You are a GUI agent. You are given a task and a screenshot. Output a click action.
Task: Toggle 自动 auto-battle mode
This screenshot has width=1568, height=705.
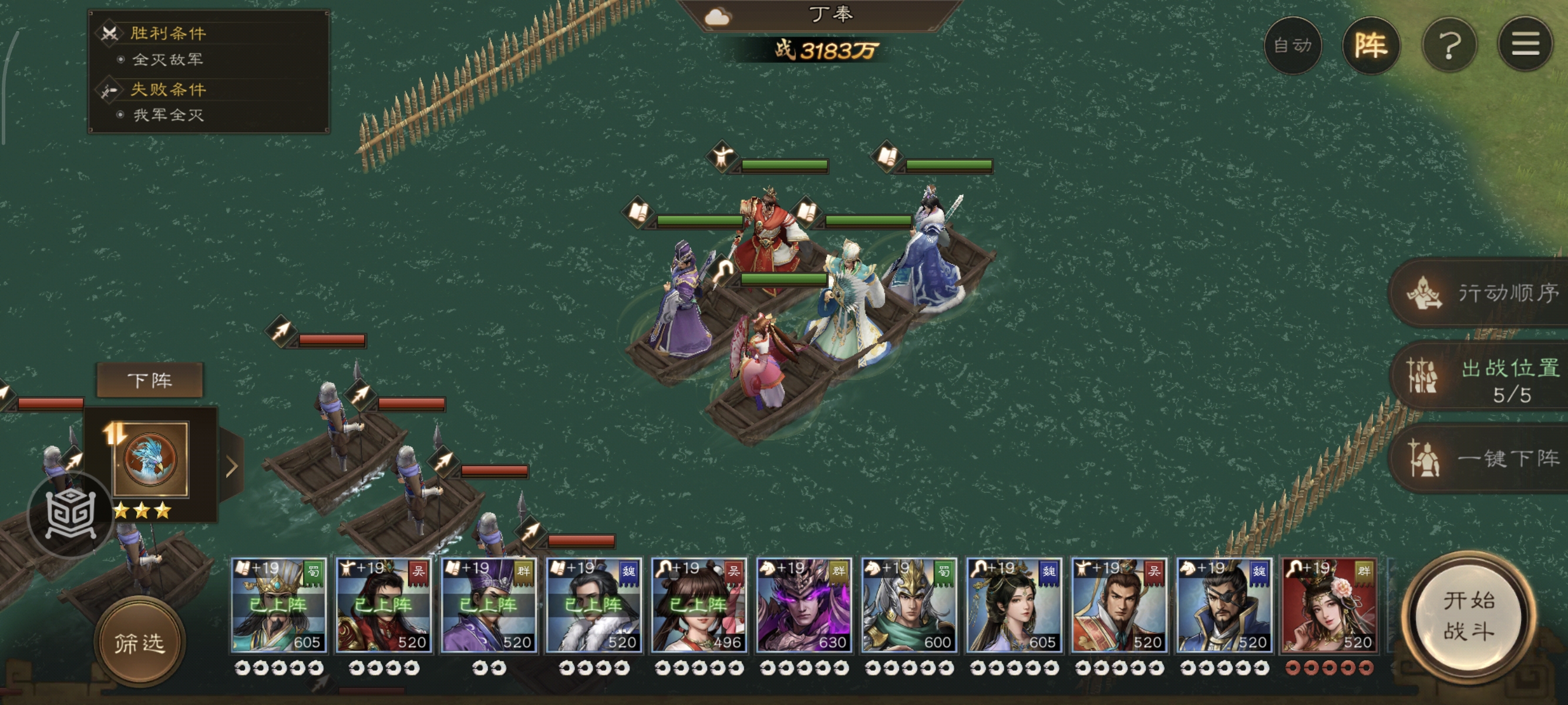[x=1292, y=45]
